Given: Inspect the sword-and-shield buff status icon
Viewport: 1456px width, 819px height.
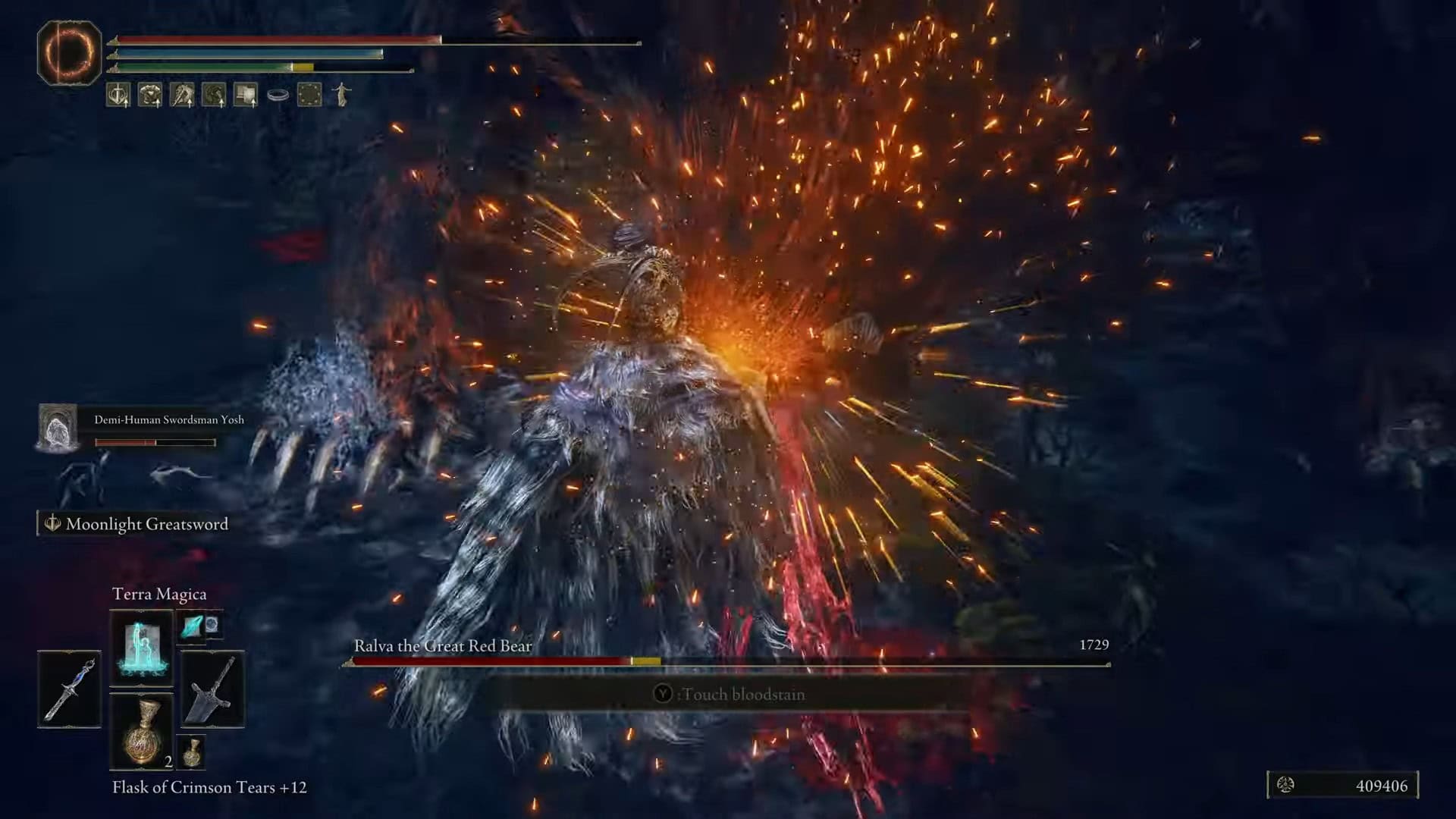Looking at the screenshot, I should [118, 95].
